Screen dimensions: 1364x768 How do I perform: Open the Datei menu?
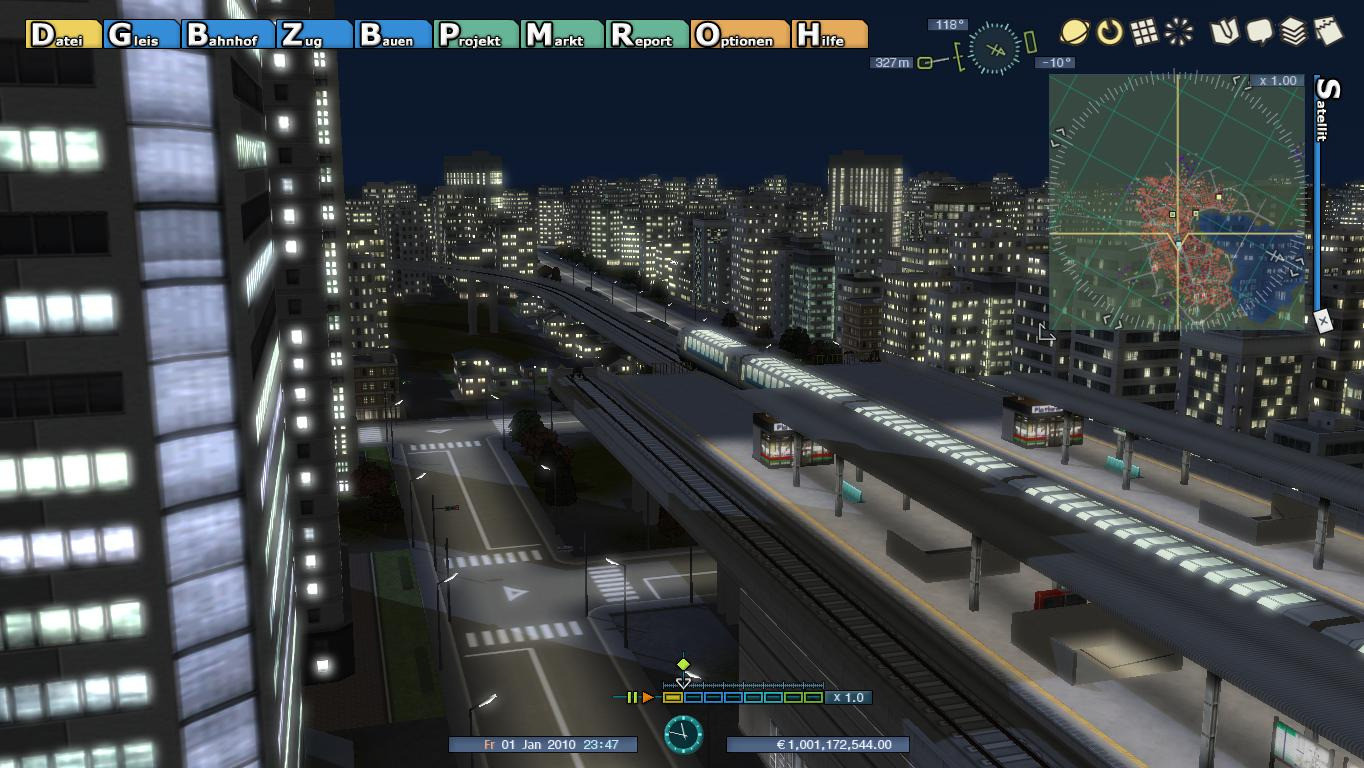(x=64, y=35)
